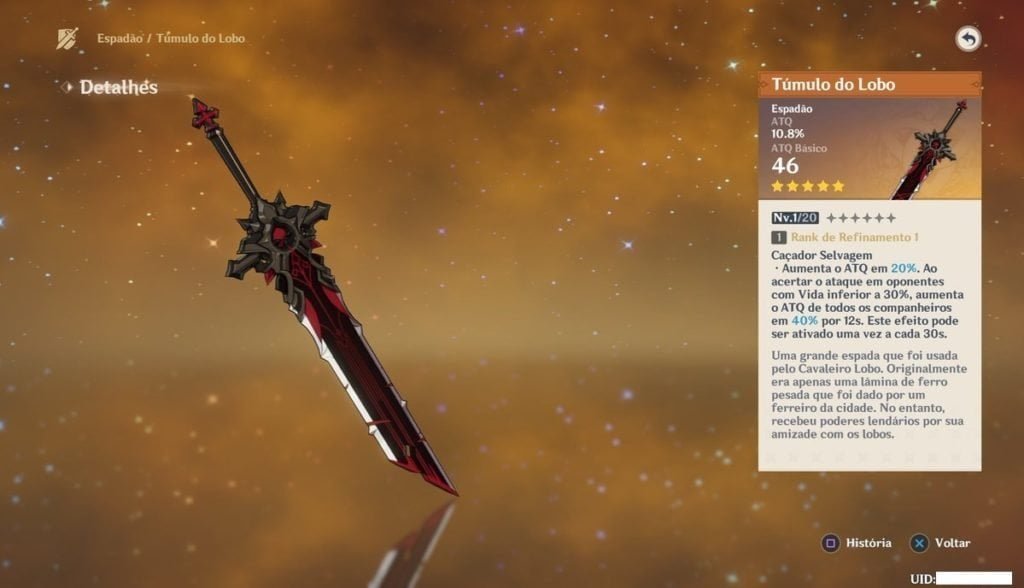Click the Túmulo do Lobo weapon thumbnail

point(931,150)
